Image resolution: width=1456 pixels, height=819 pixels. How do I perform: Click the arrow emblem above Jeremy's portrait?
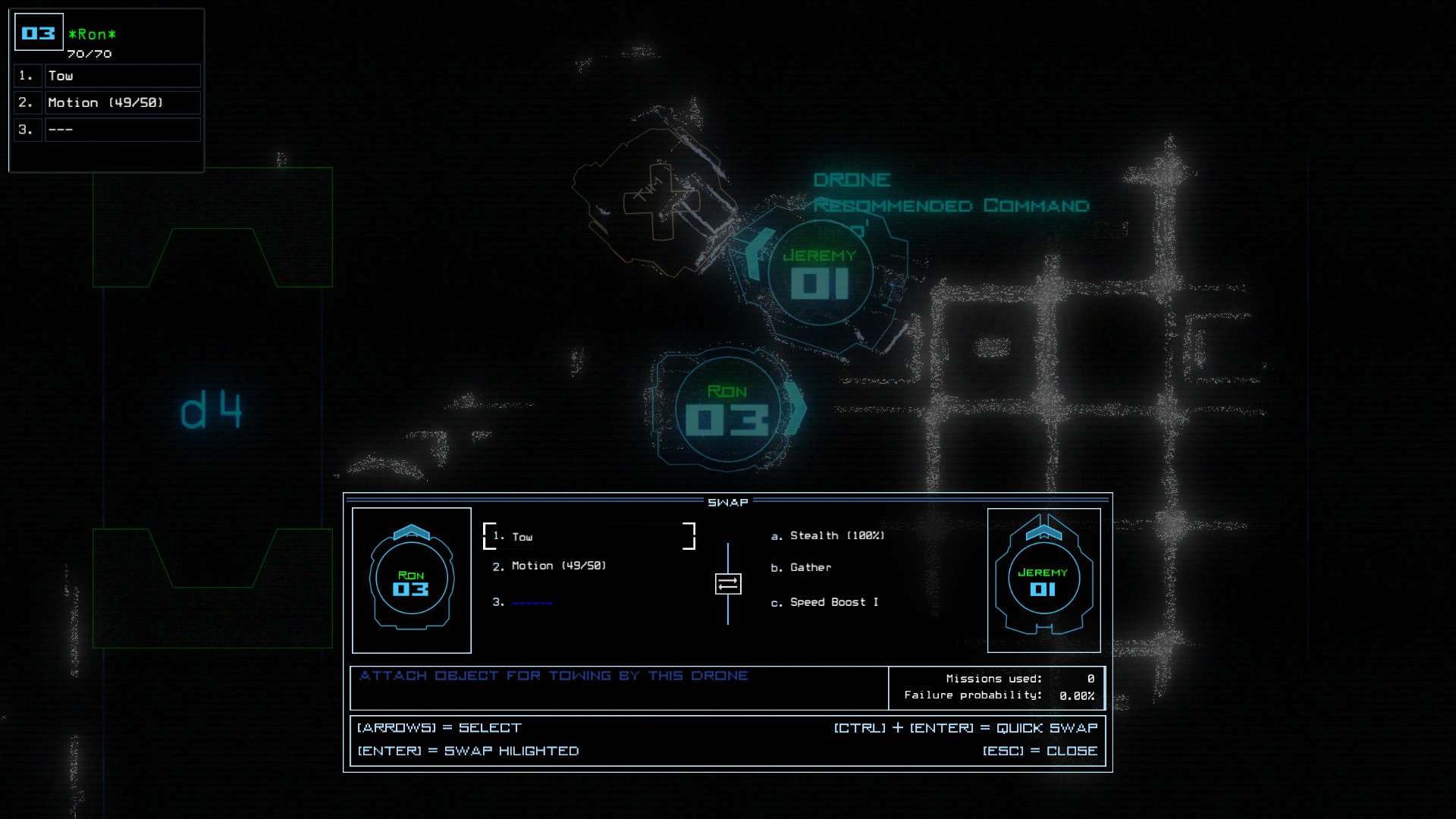tap(1044, 532)
